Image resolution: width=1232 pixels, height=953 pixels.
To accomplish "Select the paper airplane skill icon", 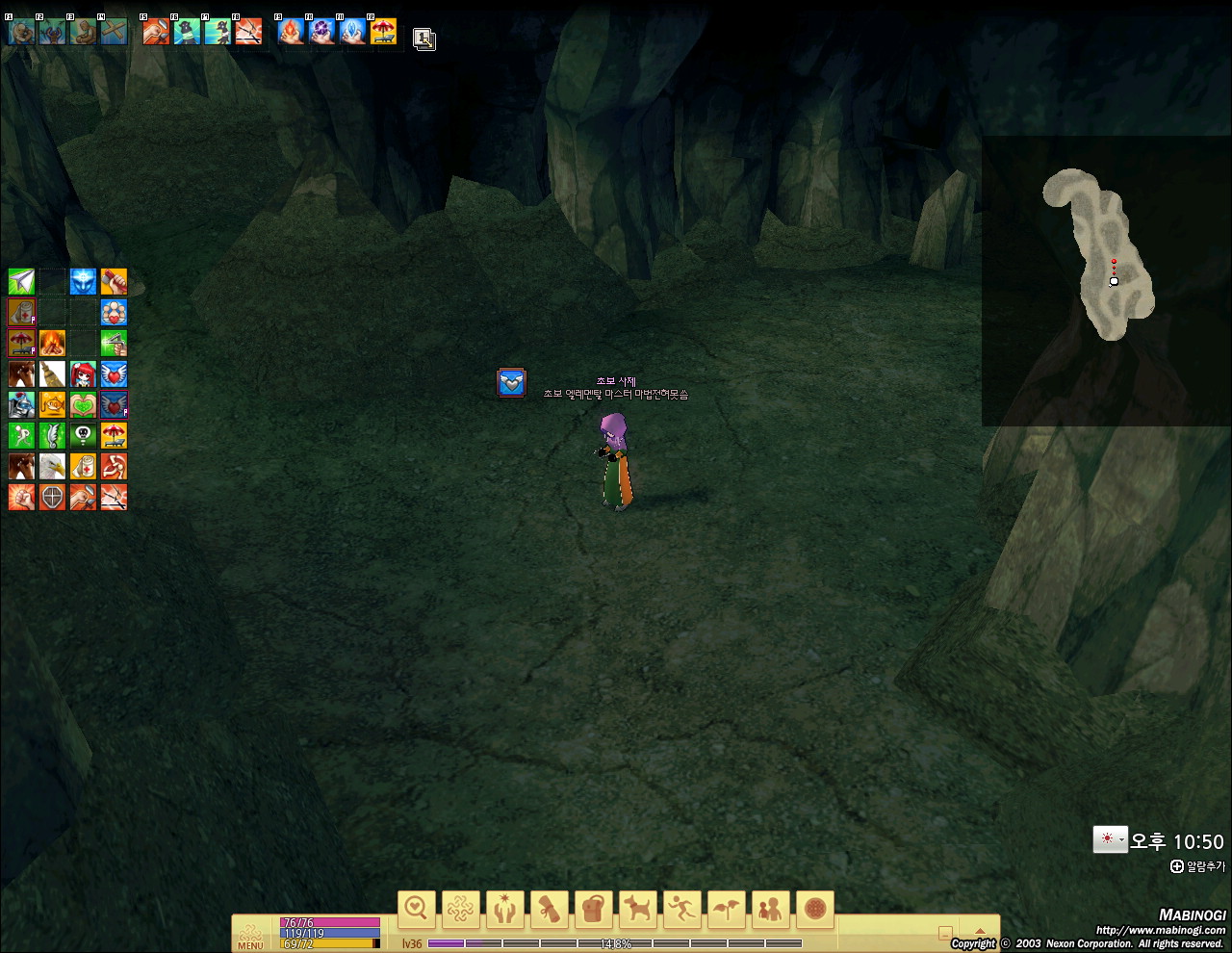I will coord(21,281).
